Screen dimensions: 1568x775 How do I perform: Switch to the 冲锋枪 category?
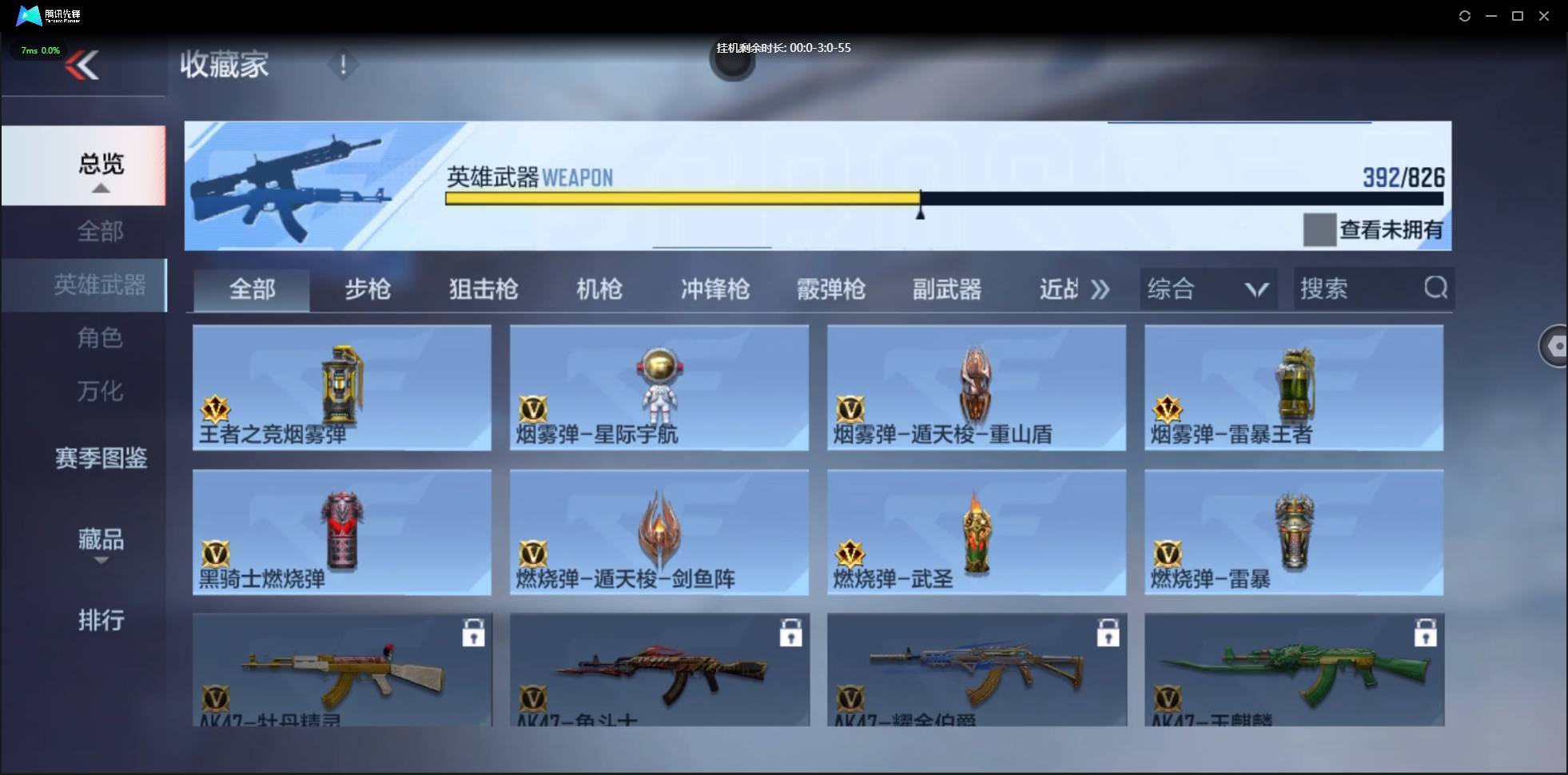tap(714, 289)
